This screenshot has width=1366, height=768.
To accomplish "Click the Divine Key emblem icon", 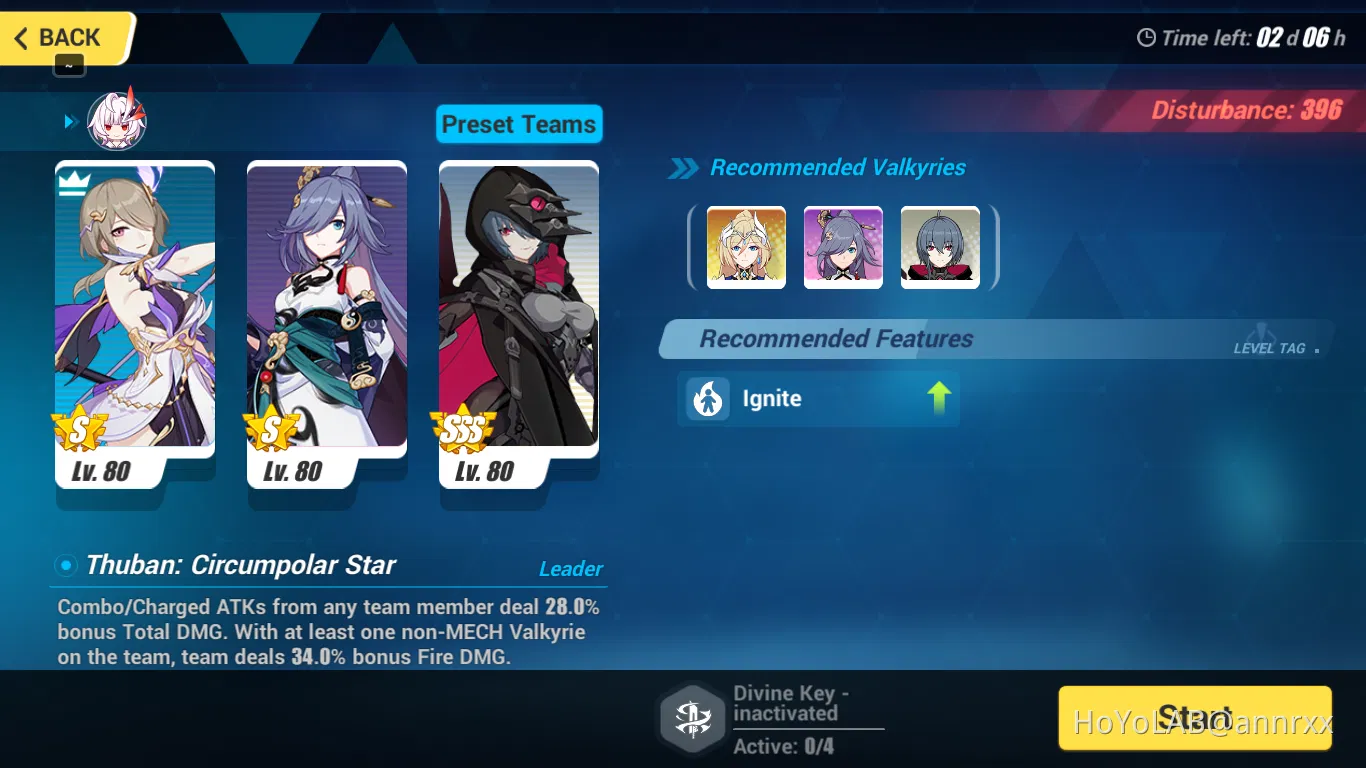I will click(692, 717).
